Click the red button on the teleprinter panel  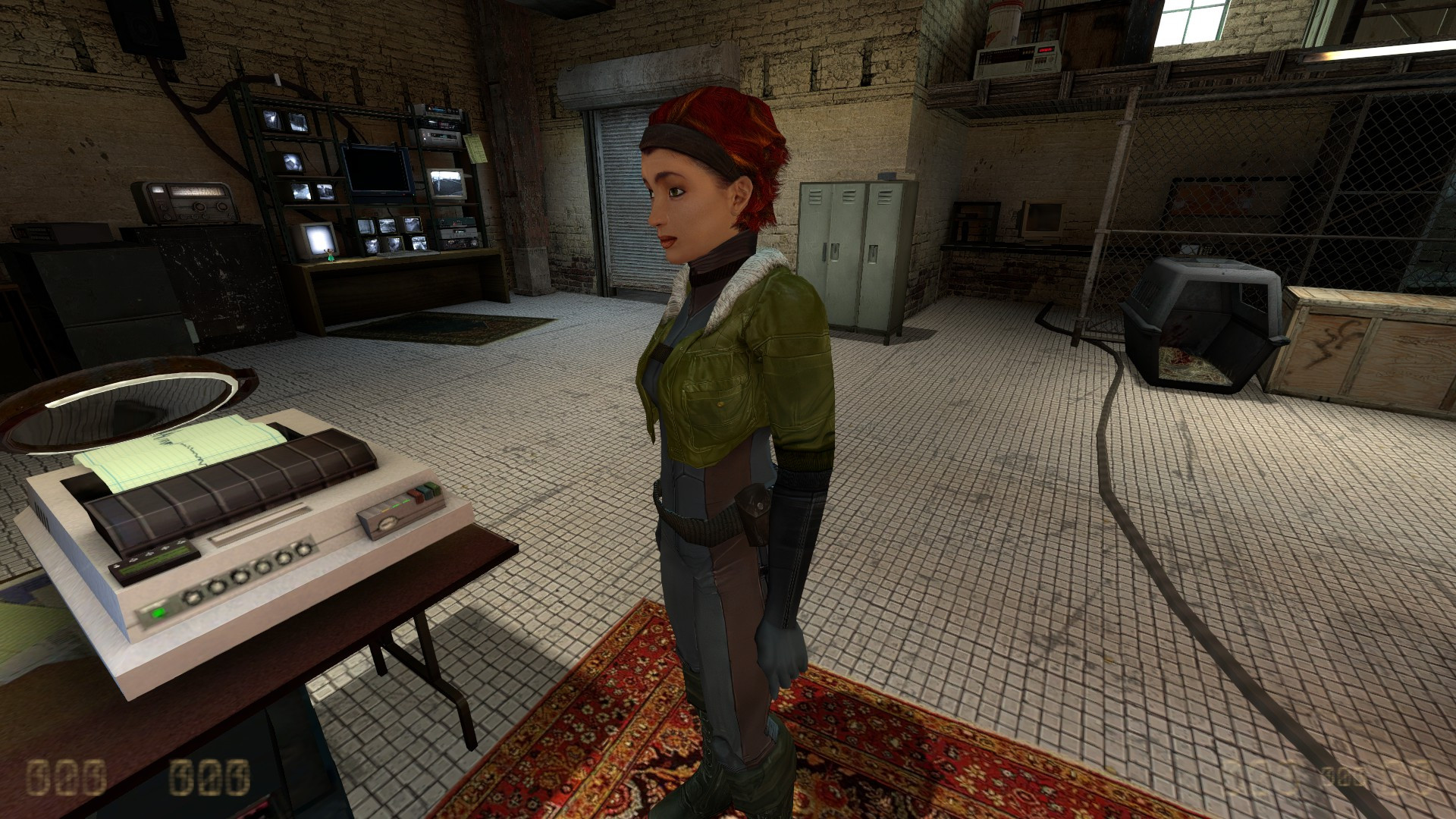tap(417, 494)
